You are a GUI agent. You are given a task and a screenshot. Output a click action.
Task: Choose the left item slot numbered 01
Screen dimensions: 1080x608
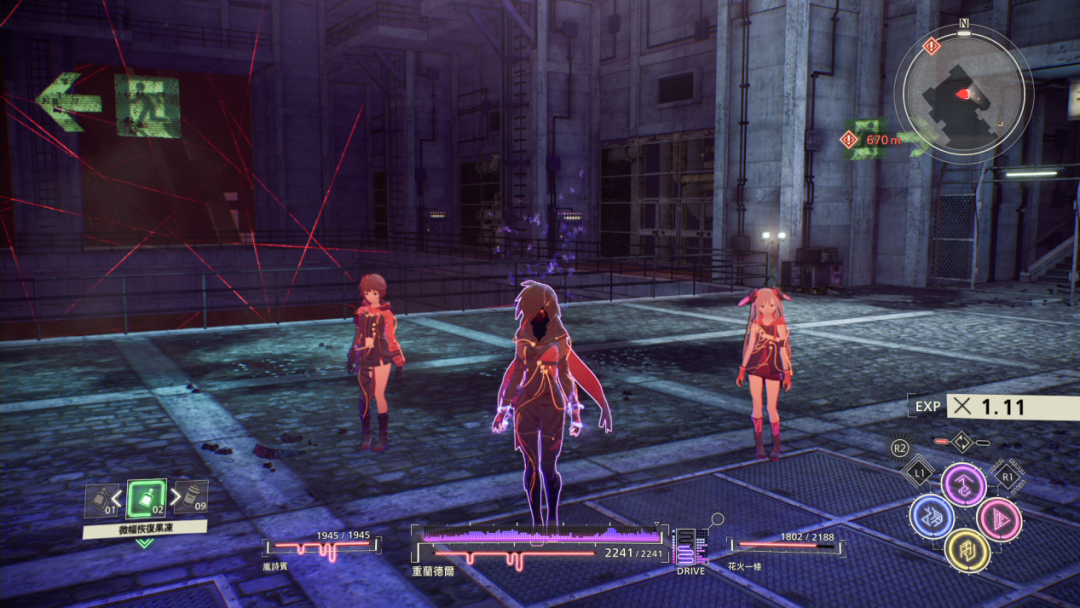pos(99,498)
